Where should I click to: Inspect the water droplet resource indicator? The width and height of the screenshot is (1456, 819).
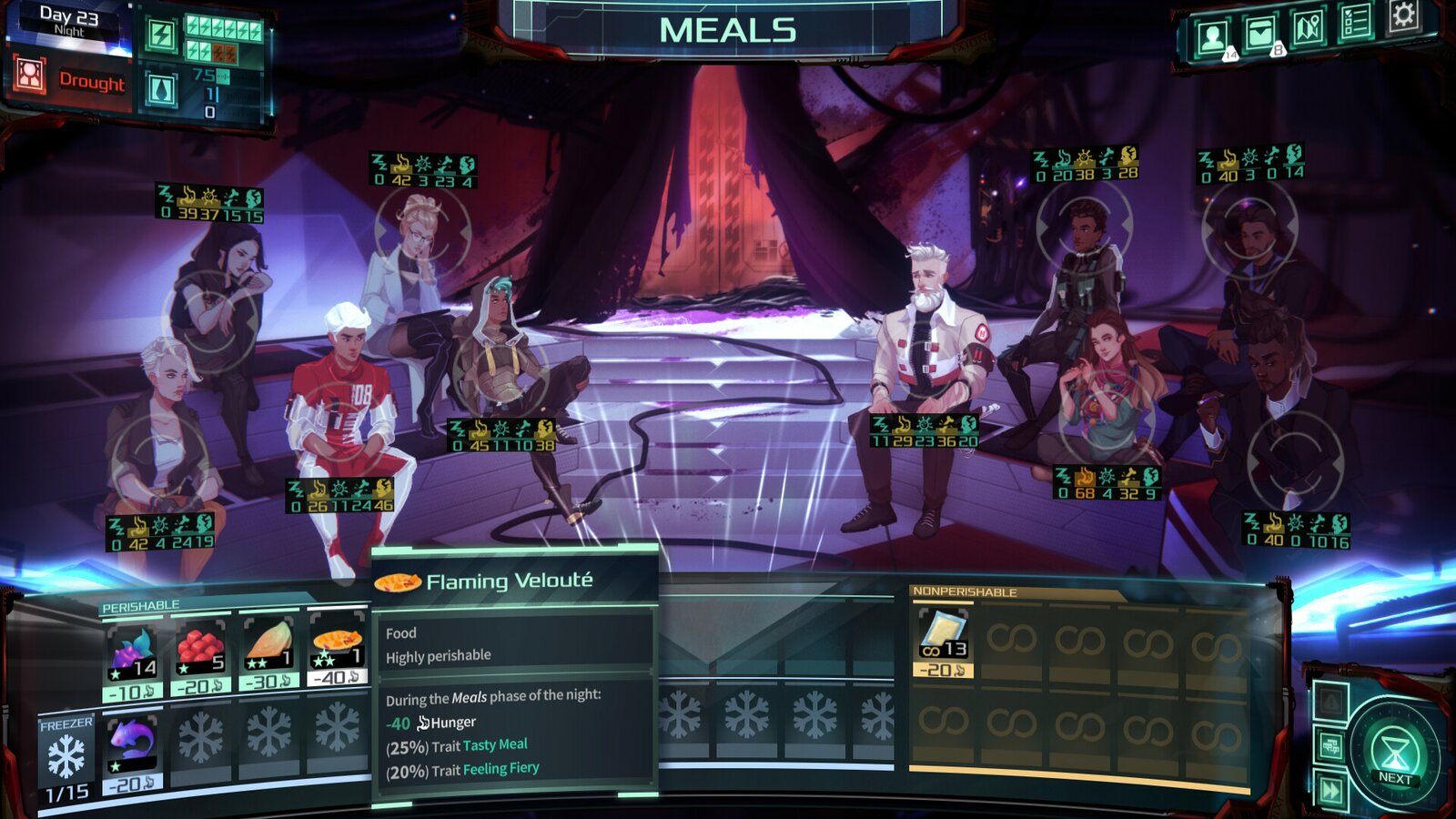tap(164, 88)
